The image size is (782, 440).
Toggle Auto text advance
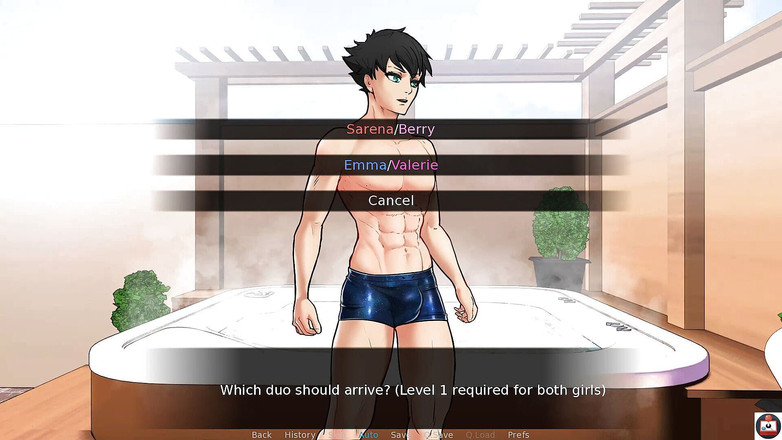369,435
